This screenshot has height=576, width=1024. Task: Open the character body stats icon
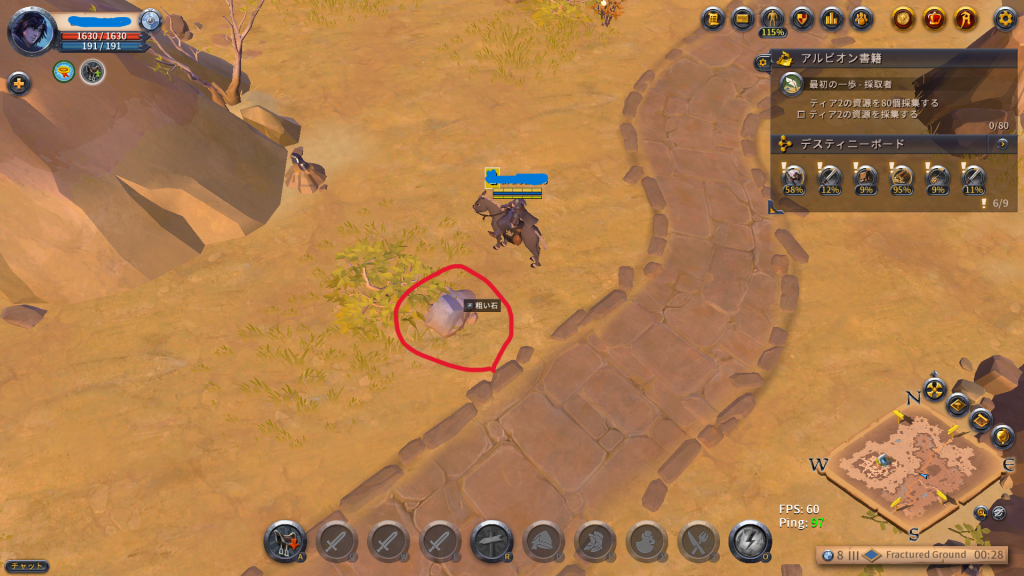(772, 17)
